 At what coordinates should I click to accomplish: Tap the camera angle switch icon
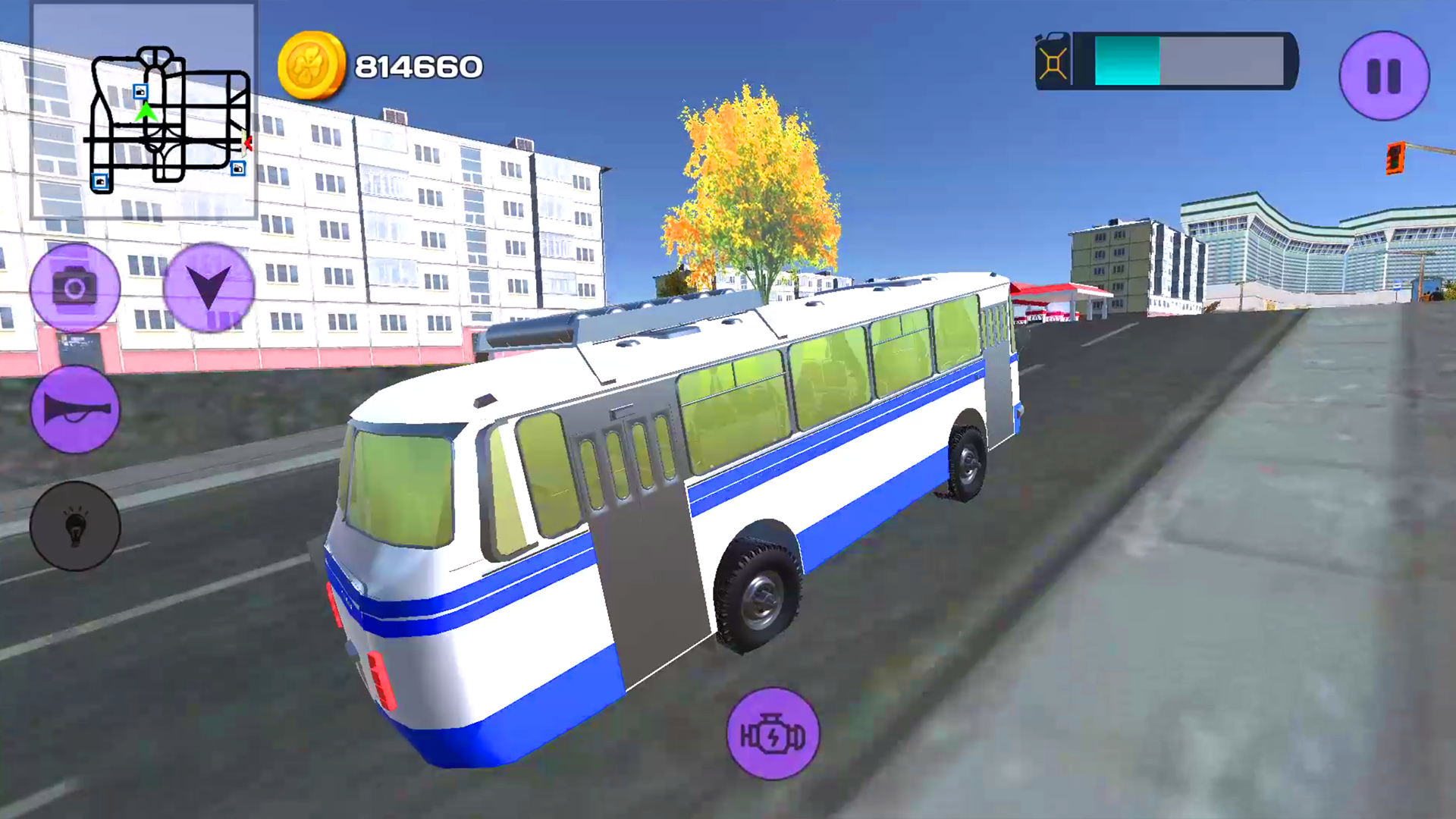(74, 287)
